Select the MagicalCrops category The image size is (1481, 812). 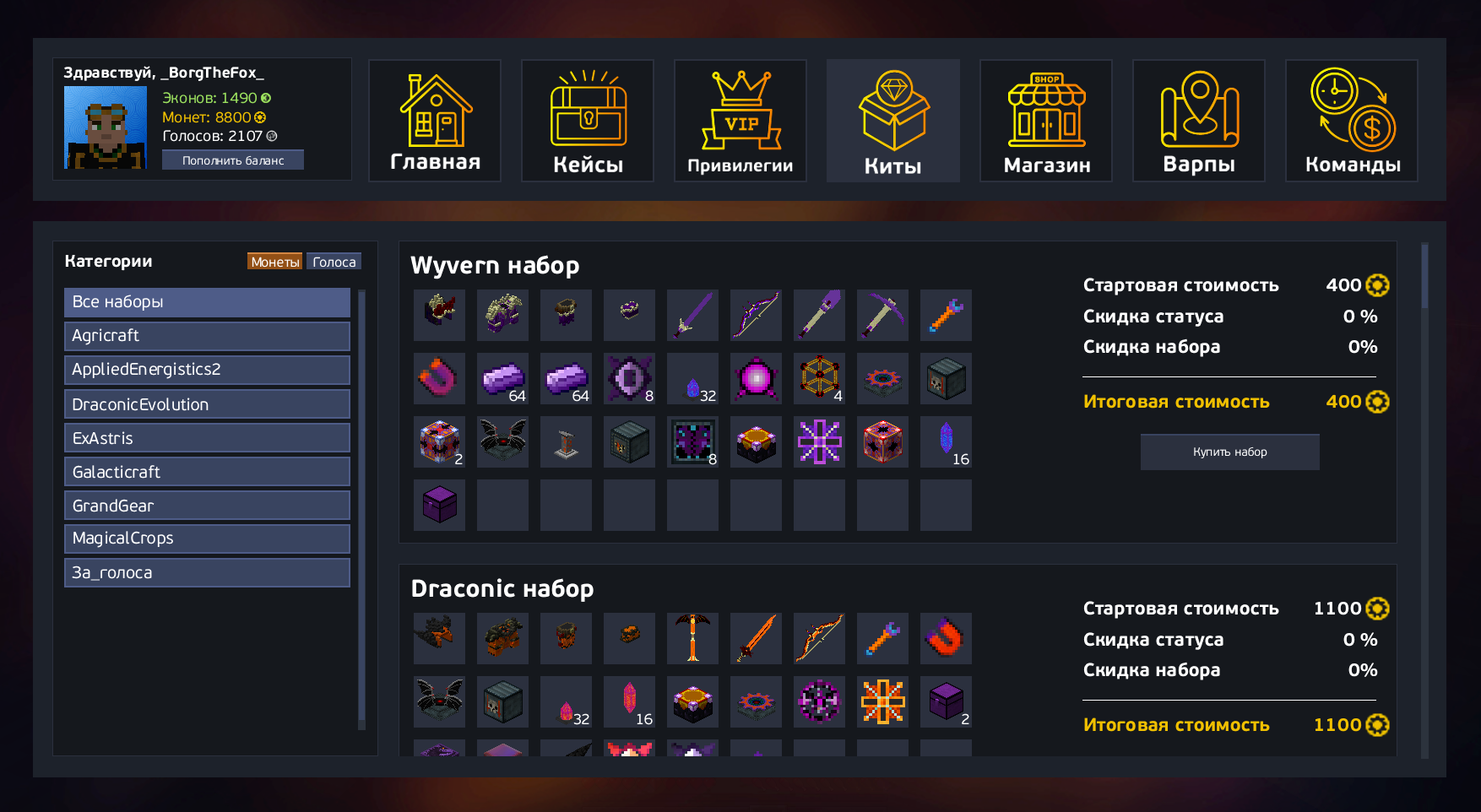coord(207,539)
